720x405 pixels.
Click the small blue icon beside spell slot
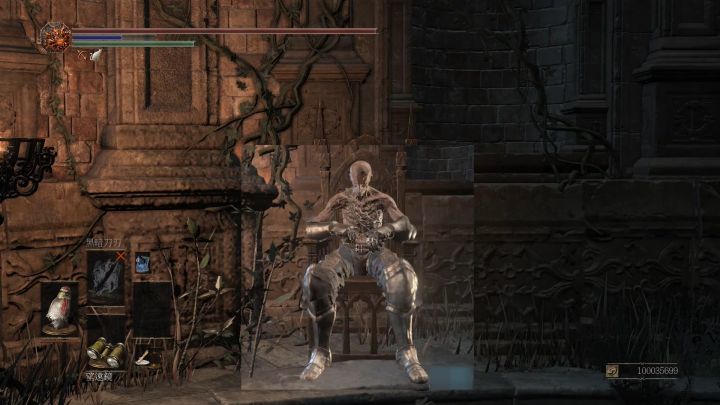pos(142,263)
